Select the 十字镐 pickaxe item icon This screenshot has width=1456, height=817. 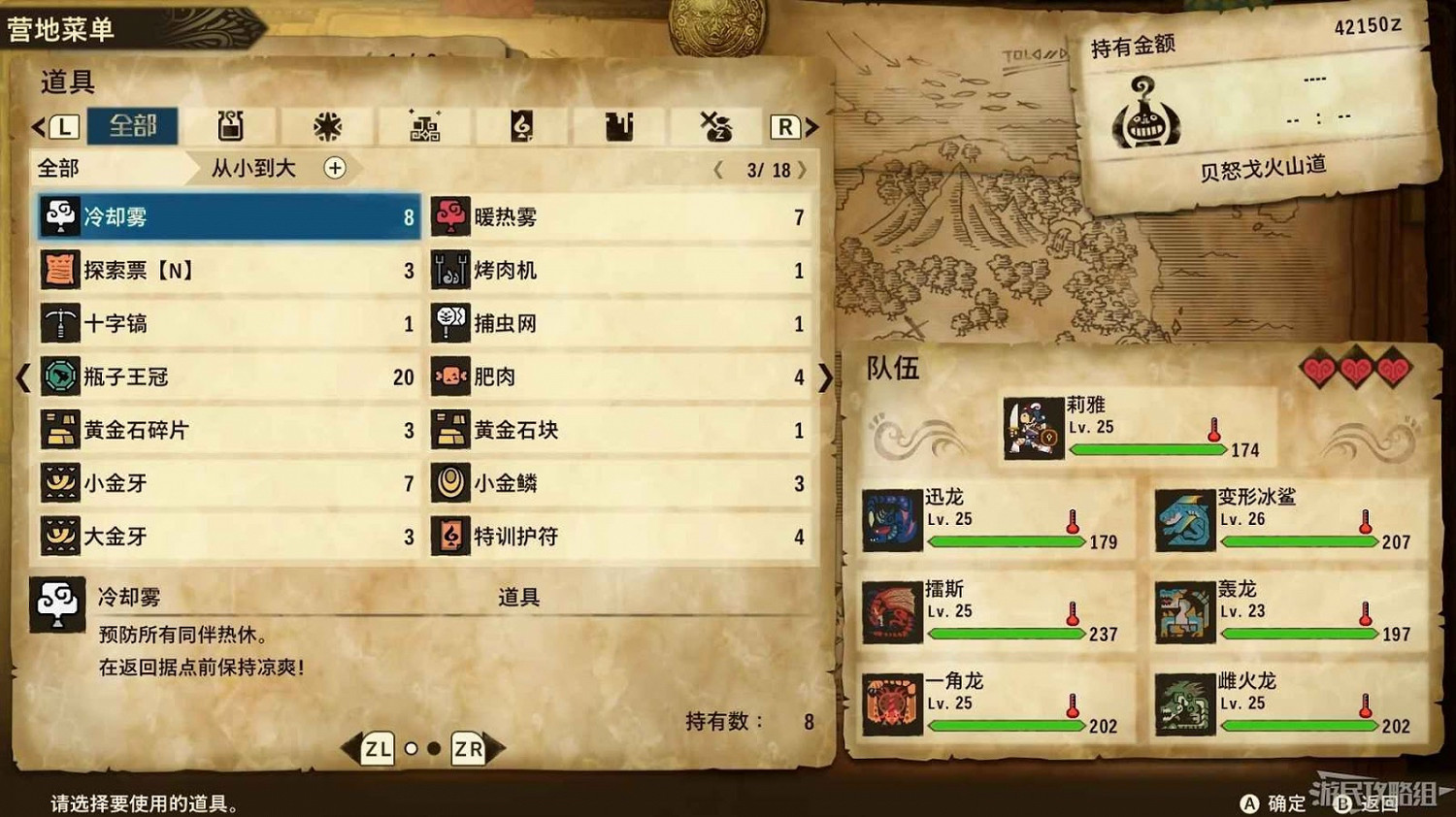click(58, 324)
